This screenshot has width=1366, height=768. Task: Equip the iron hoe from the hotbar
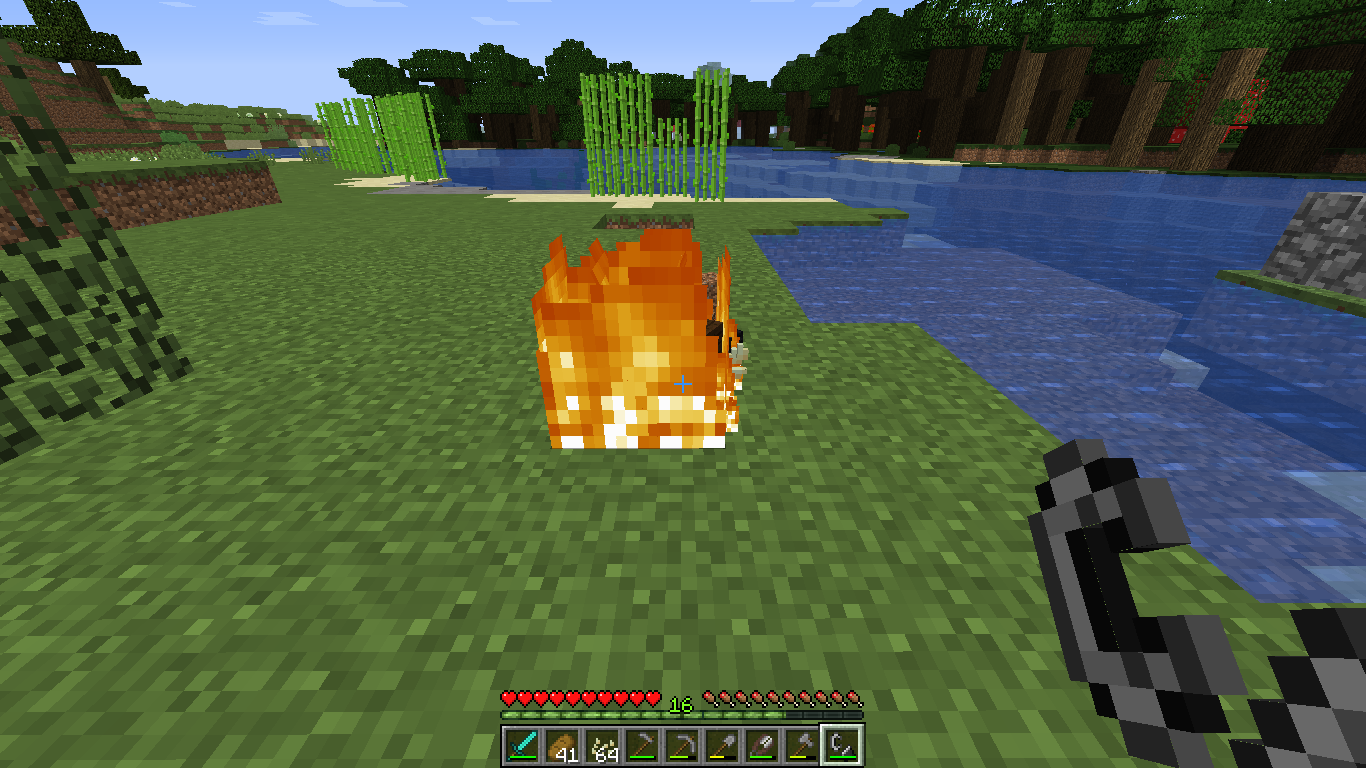click(642, 746)
